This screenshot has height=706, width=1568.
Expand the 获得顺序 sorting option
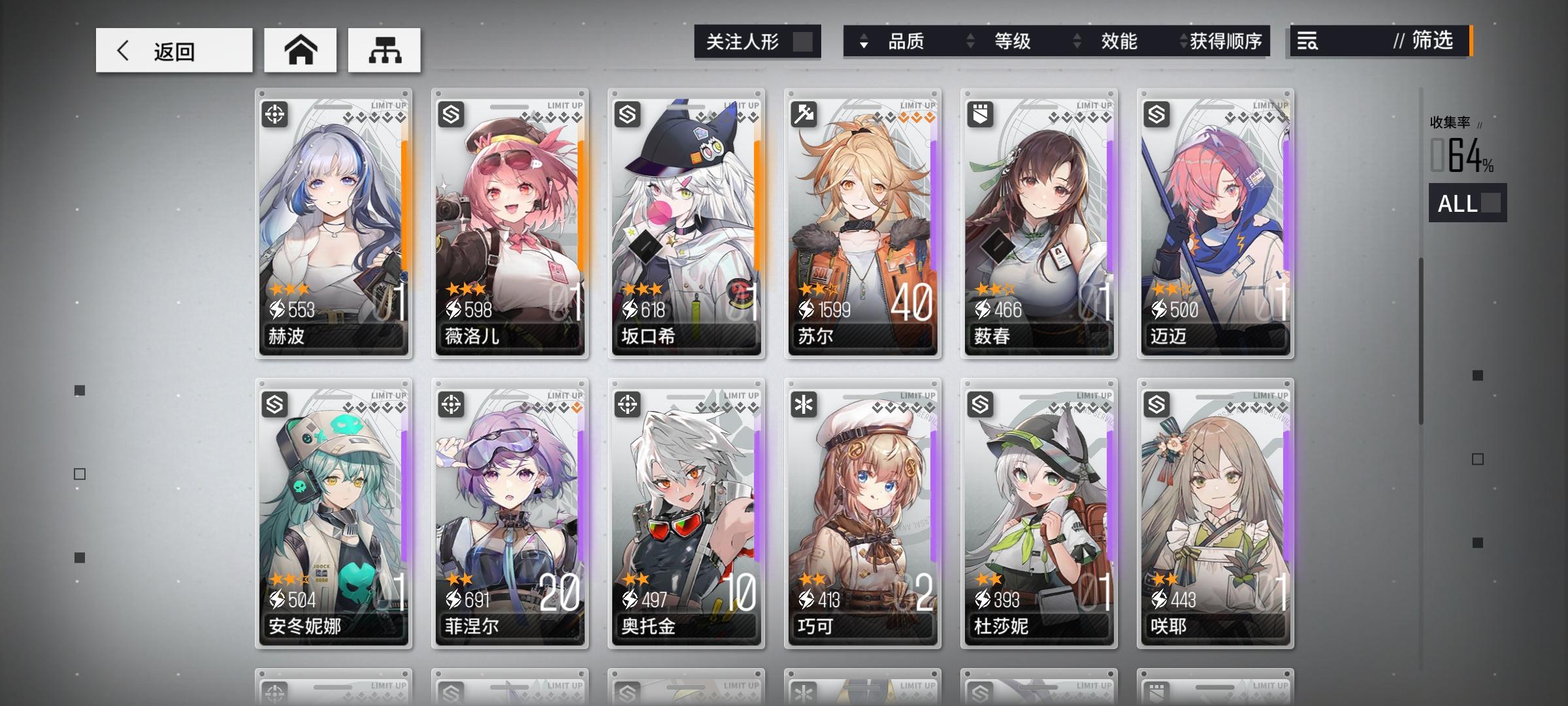click(1183, 42)
